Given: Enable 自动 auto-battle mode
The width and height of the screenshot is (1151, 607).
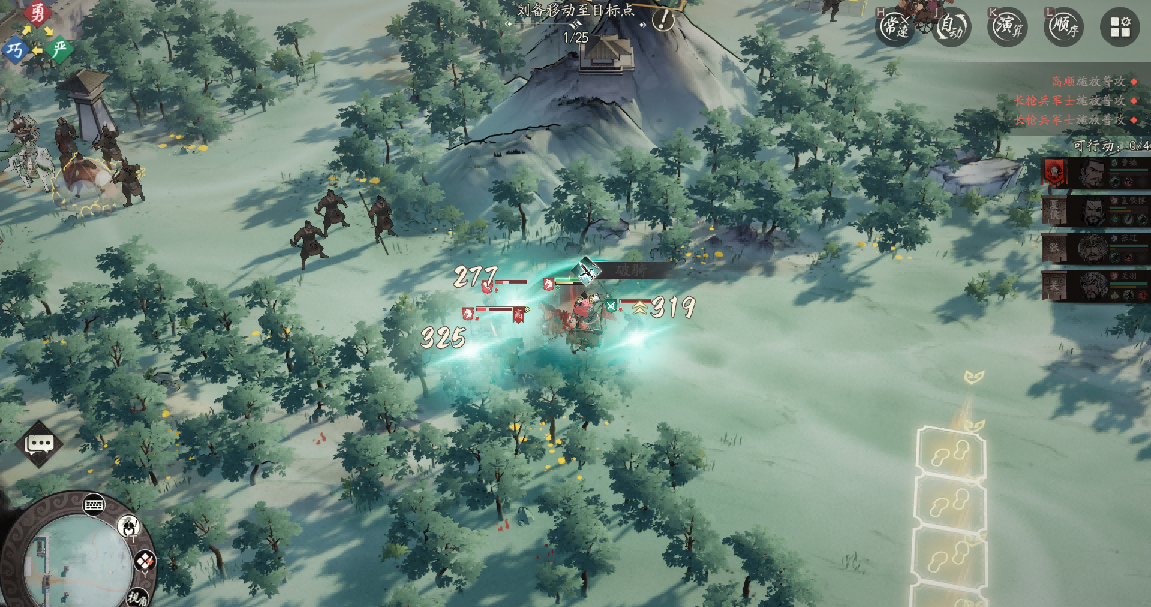Looking at the screenshot, I should (952, 27).
